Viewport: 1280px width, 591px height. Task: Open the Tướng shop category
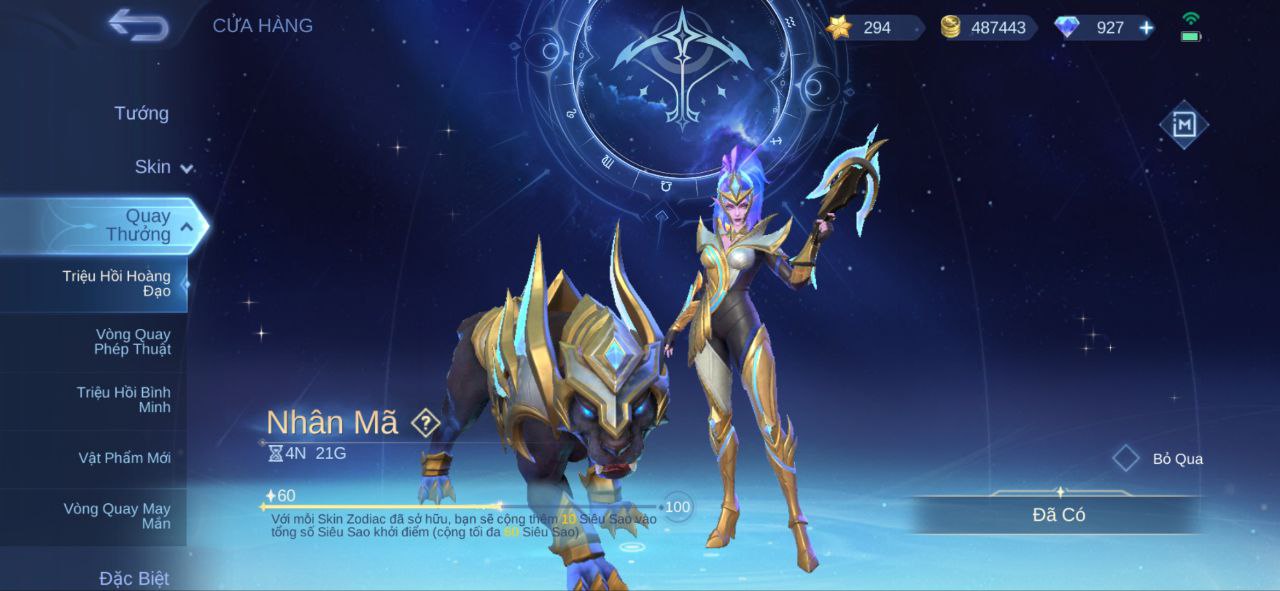[141, 113]
